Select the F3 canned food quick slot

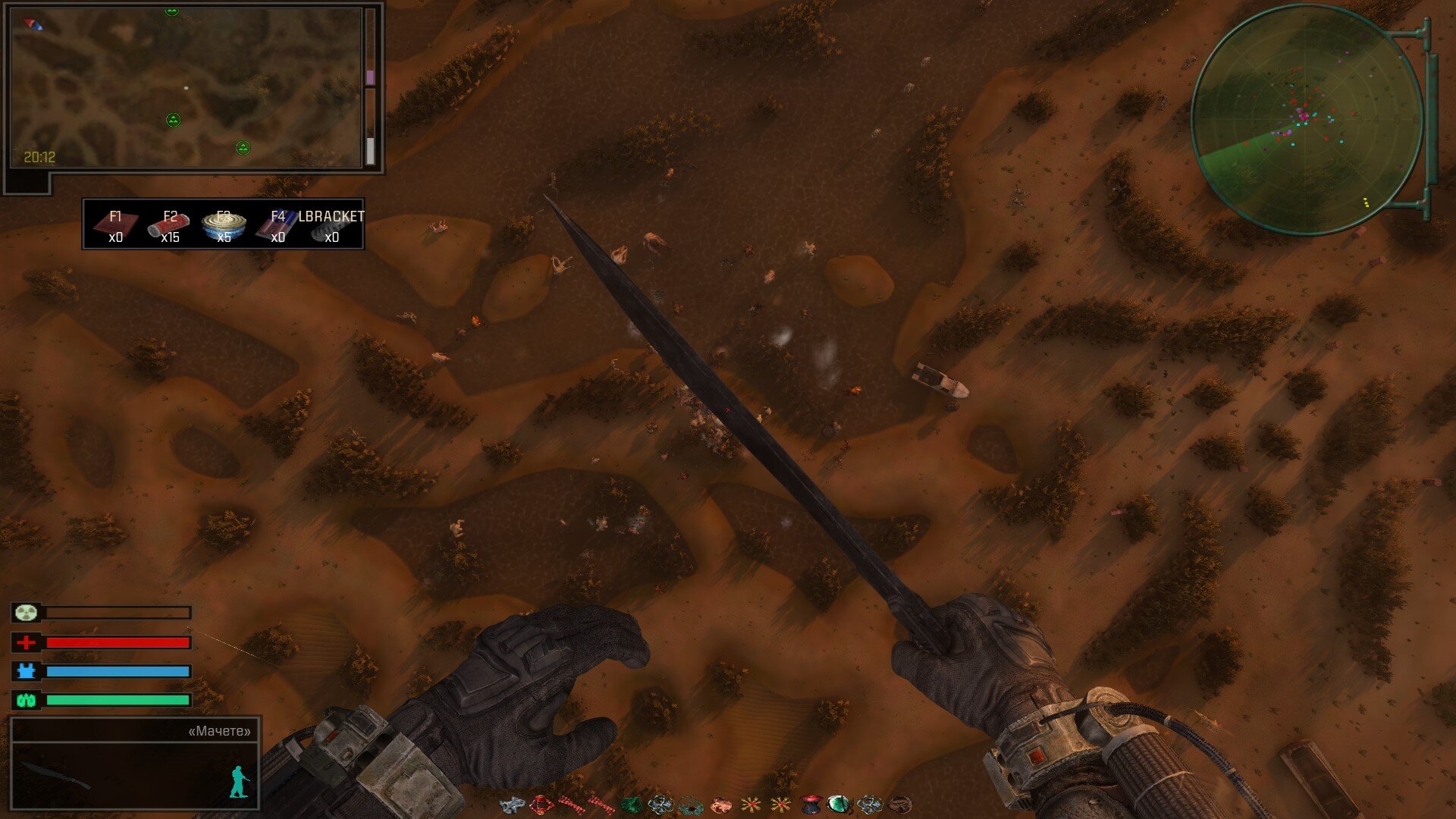(x=224, y=225)
